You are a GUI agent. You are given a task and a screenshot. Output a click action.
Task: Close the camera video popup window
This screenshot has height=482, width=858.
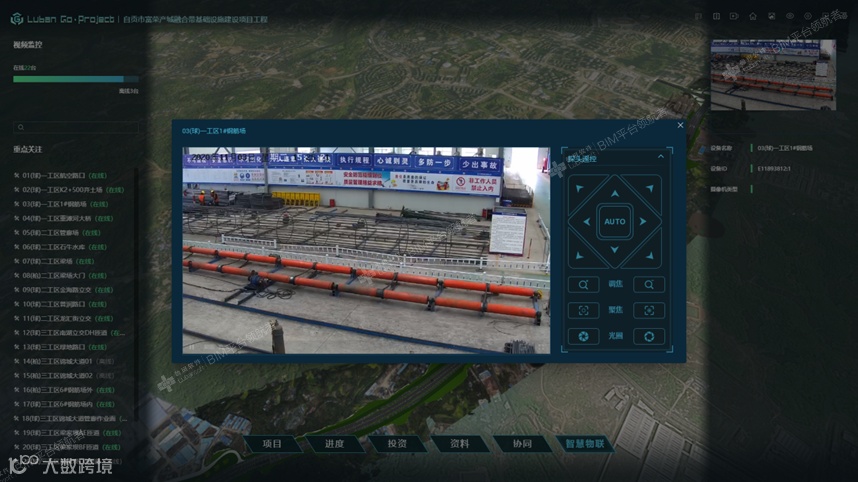680,125
